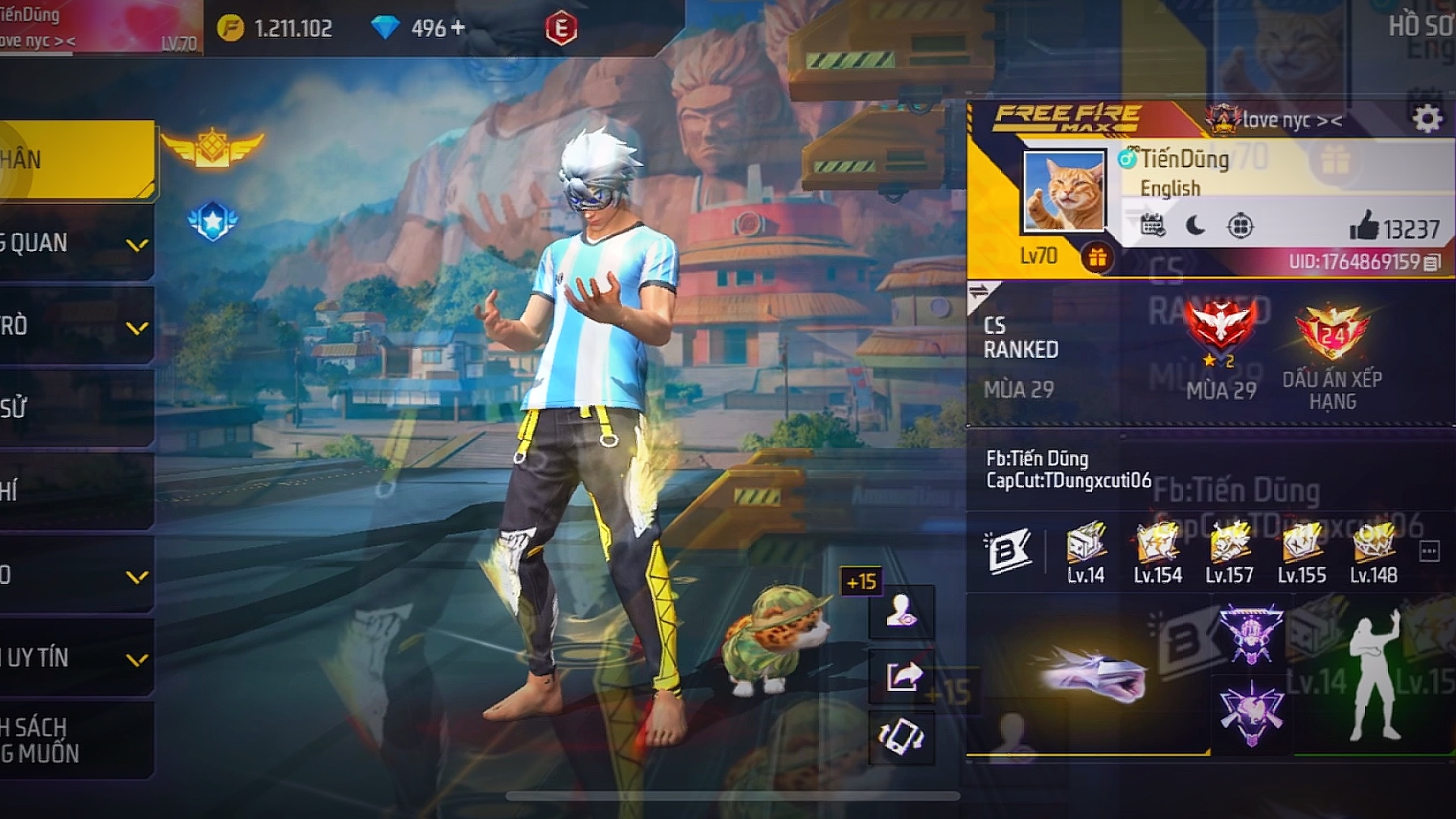Viewport: 1456px width, 819px height.
Task: Open the profile settings gear
Action: [1426, 119]
